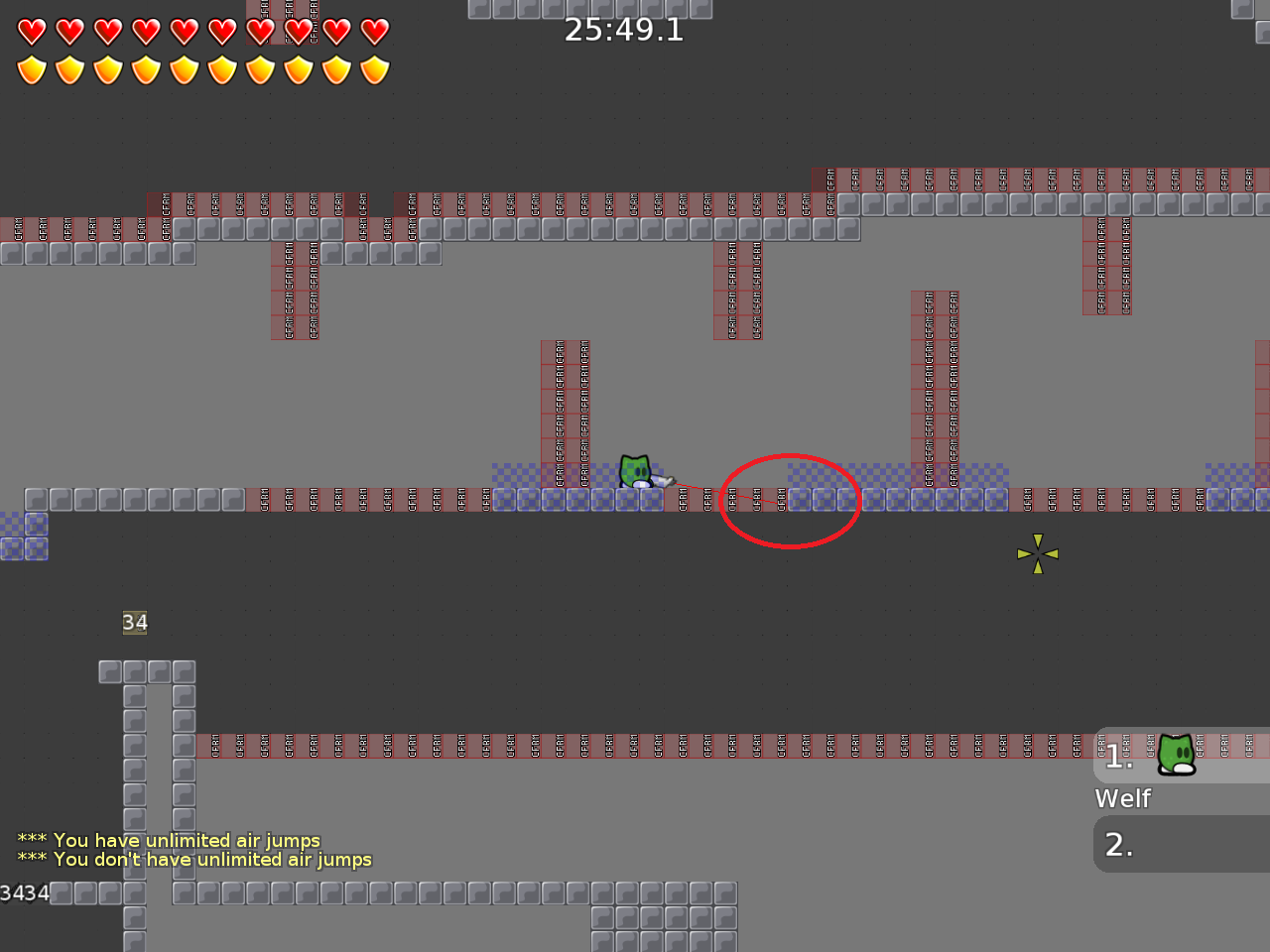Image resolution: width=1270 pixels, height=952 pixels.
Task: Click the rightmost shield icon in the armor row
Action: pyautogui.click(x=374, y=70)
